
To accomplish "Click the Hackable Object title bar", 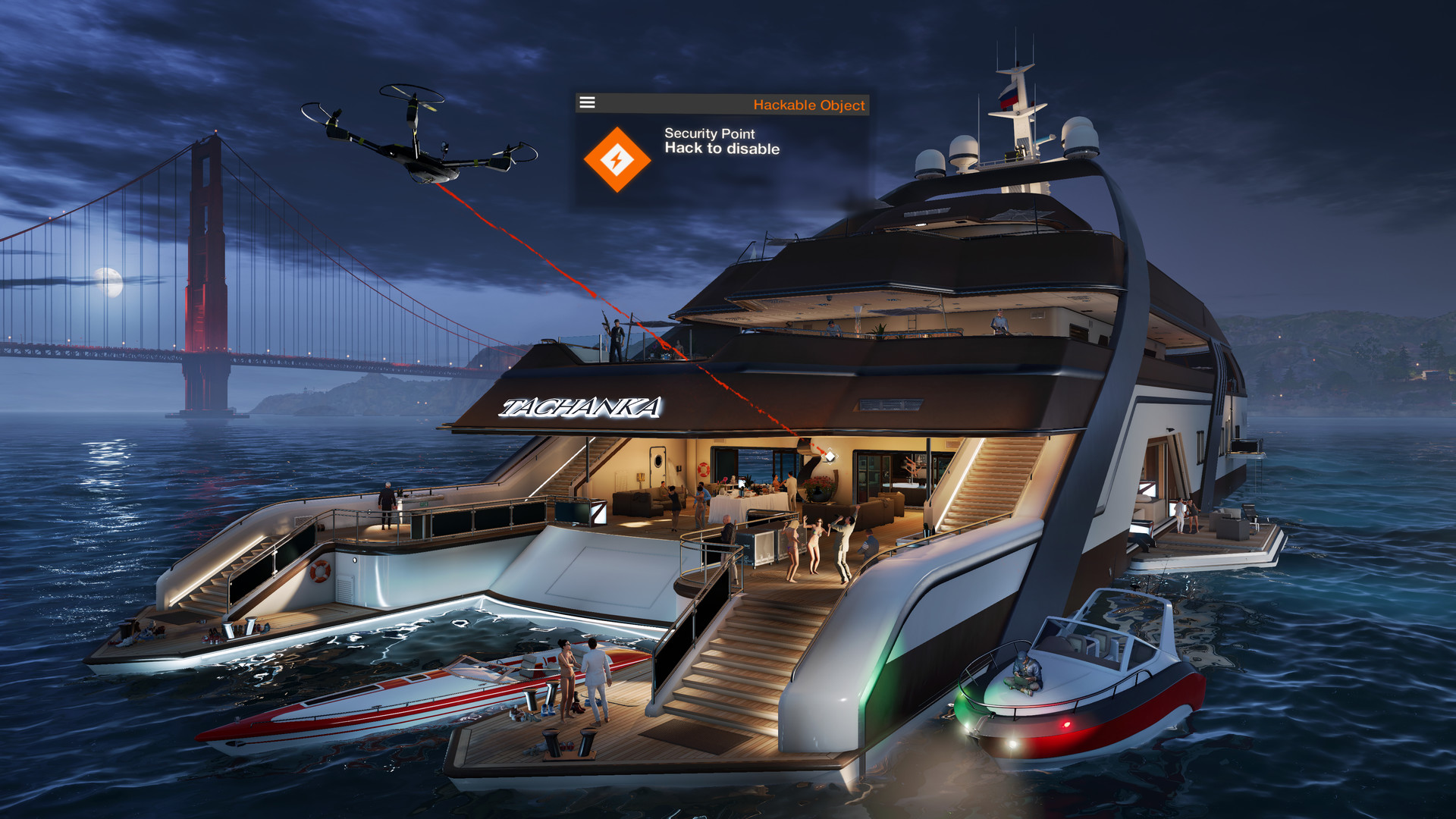I will (808, 105).
